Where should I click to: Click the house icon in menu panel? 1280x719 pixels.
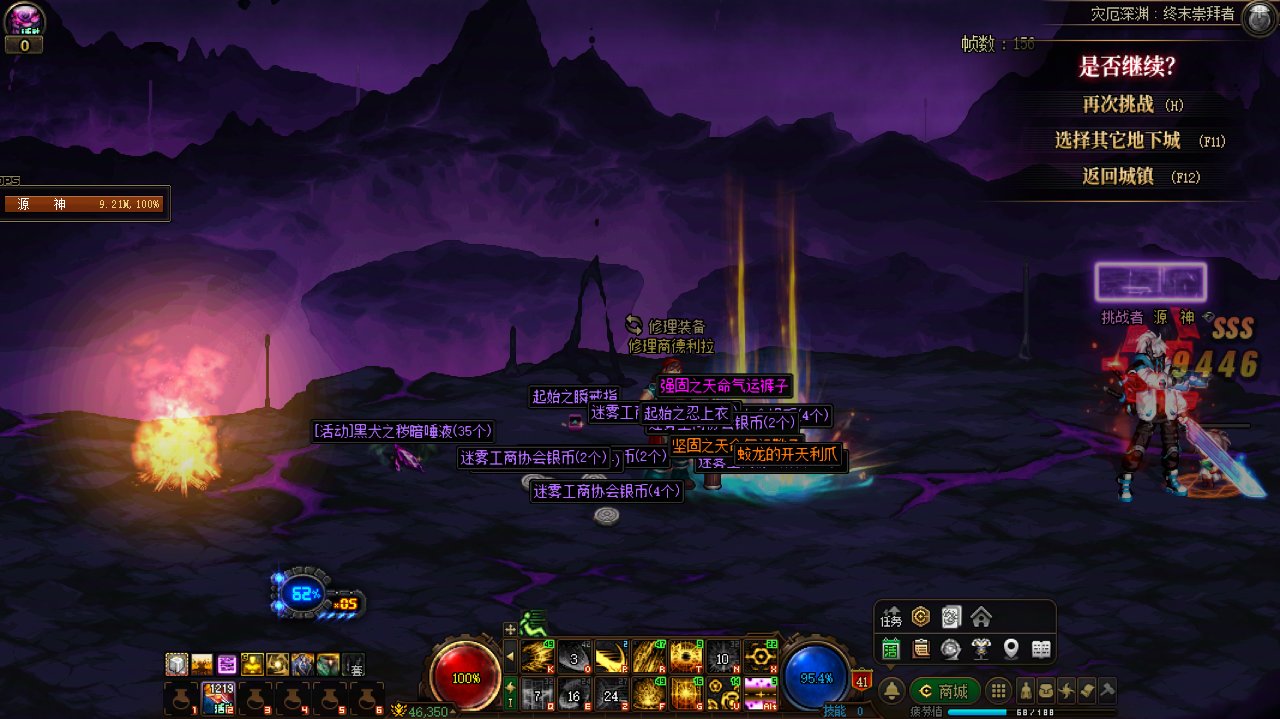point(981,617)
